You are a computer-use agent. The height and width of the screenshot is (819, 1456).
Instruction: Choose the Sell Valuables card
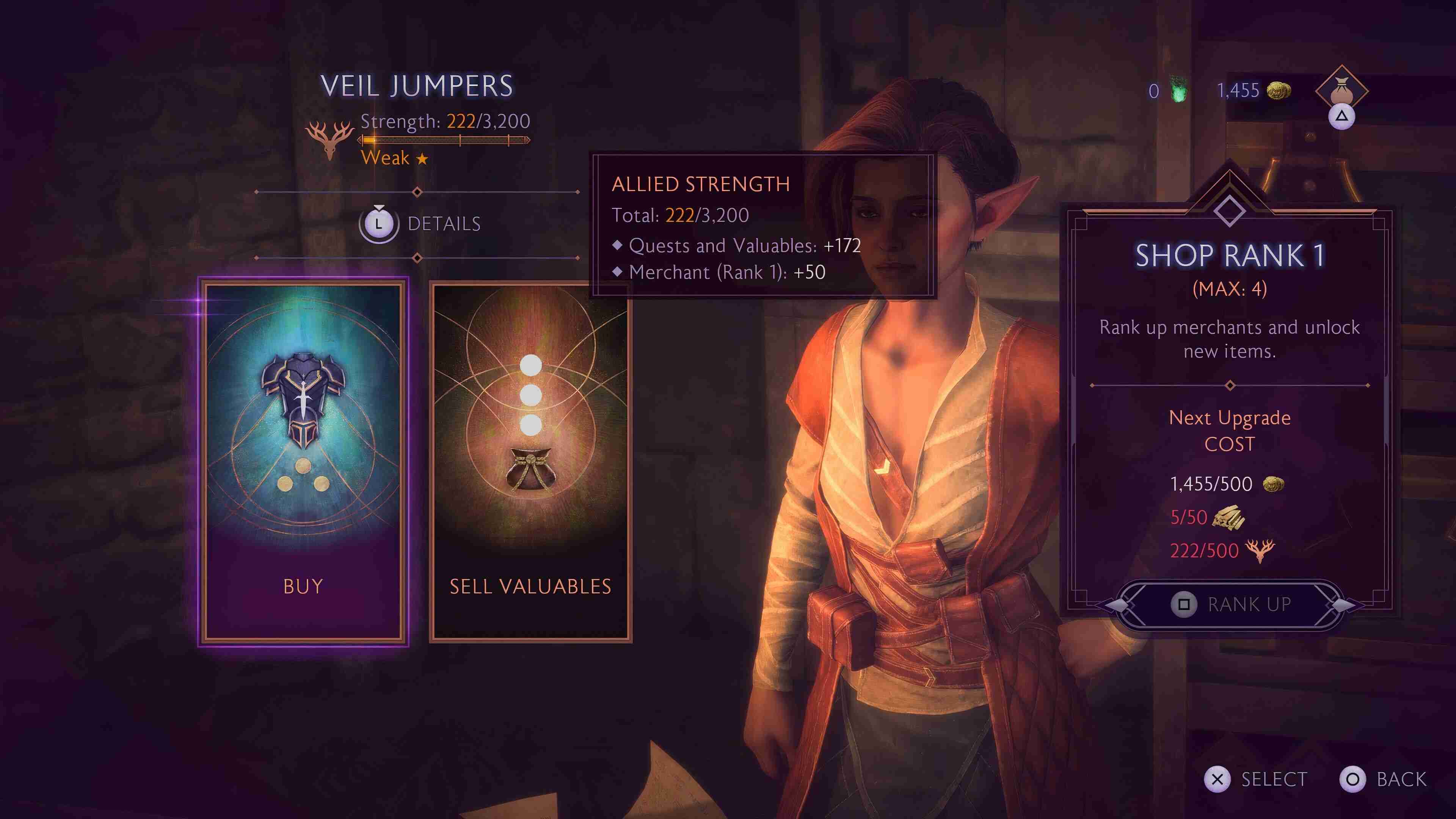pos(530,461)
